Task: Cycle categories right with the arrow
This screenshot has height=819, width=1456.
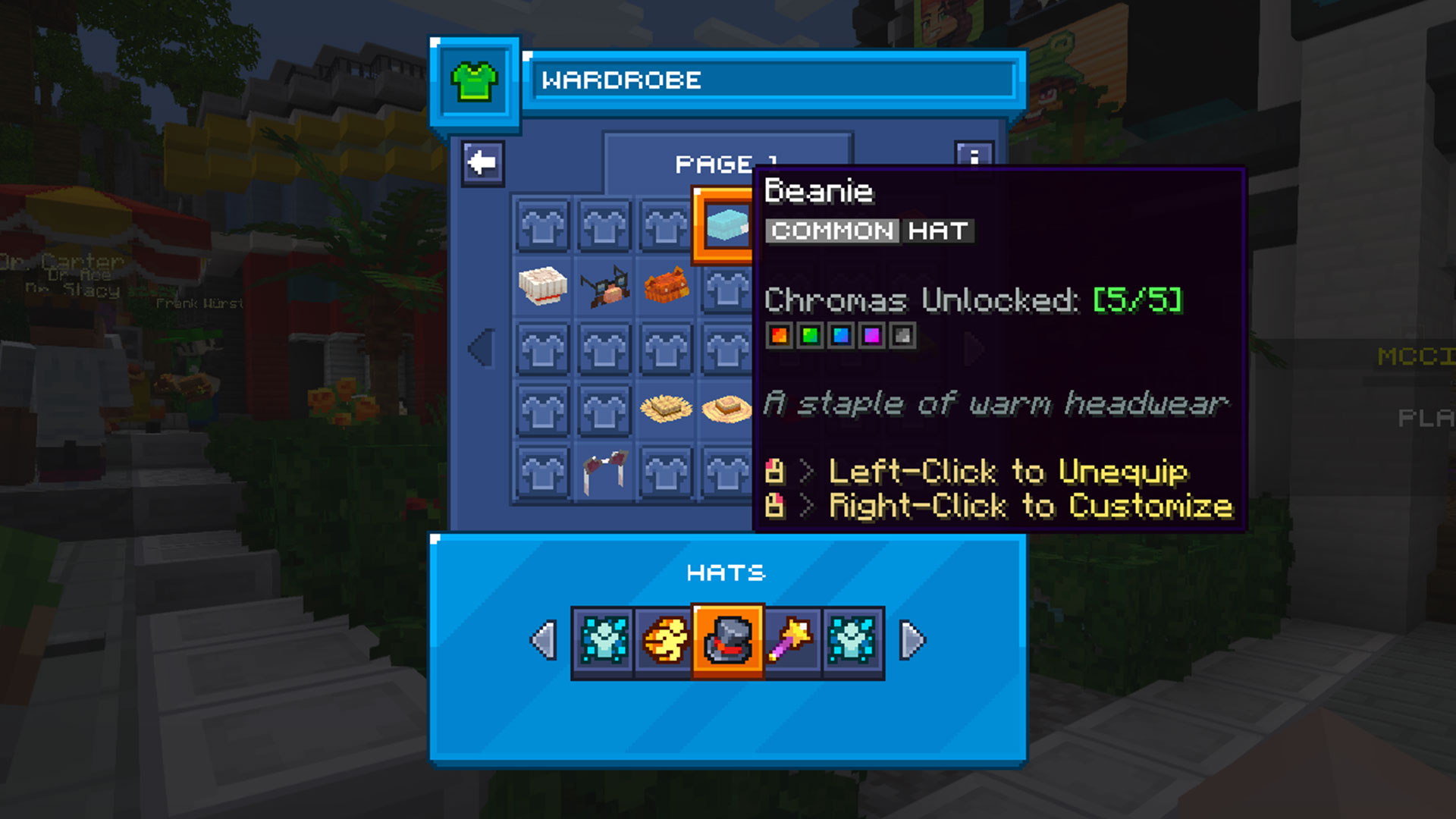Action: click(x=912, y=642)
